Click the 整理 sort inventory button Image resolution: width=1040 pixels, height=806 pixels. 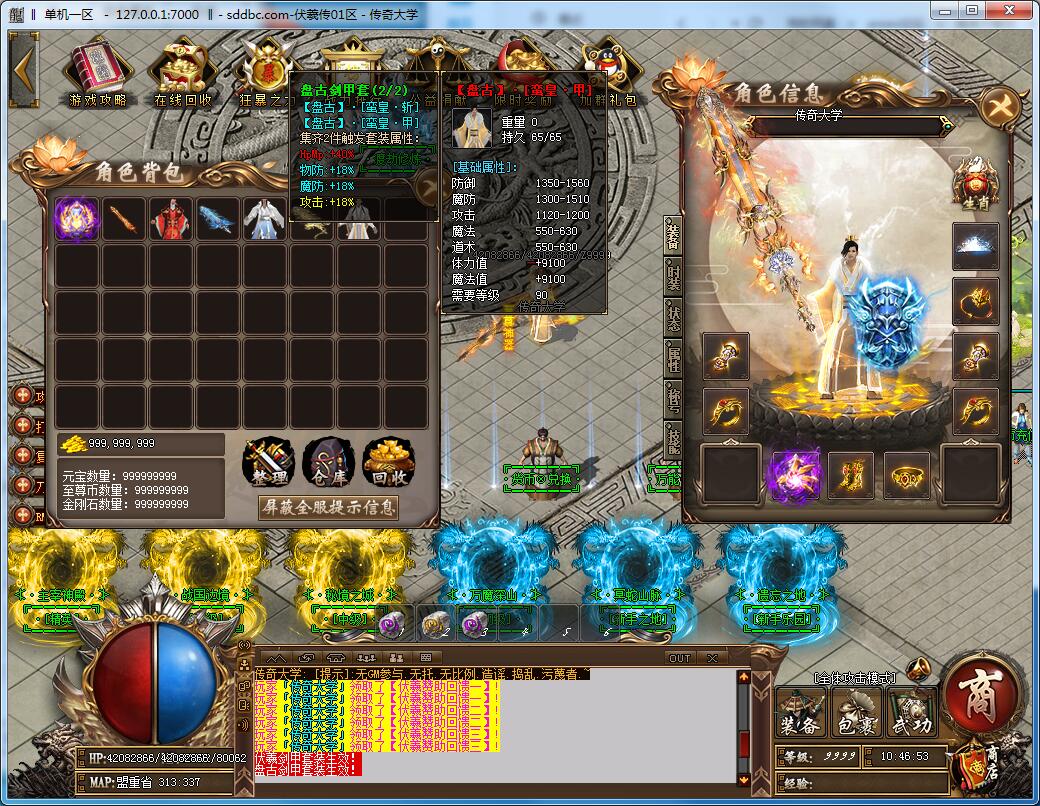pos(268,464)
